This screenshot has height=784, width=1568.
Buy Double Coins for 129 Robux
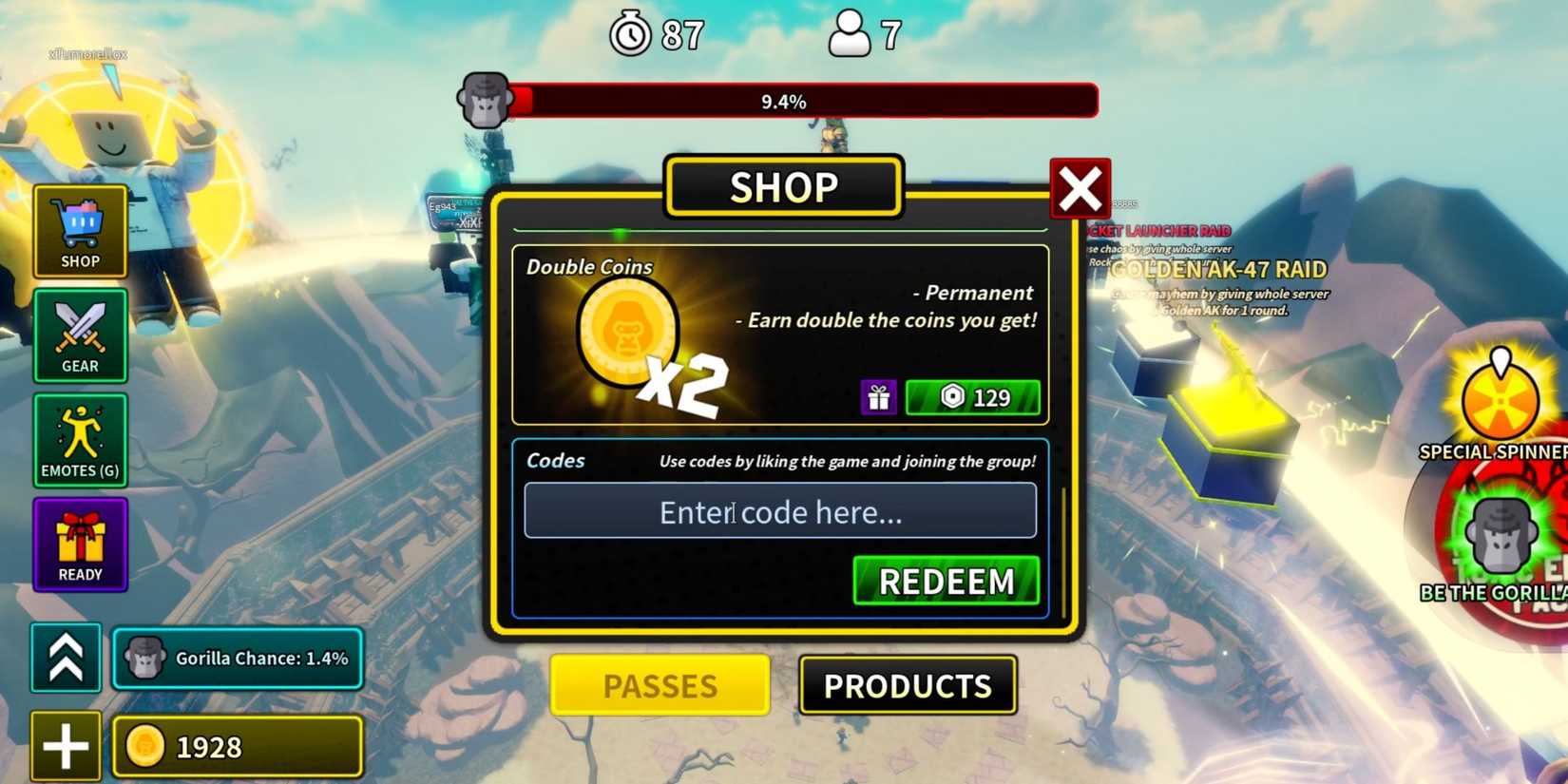(x=972, y=397)
